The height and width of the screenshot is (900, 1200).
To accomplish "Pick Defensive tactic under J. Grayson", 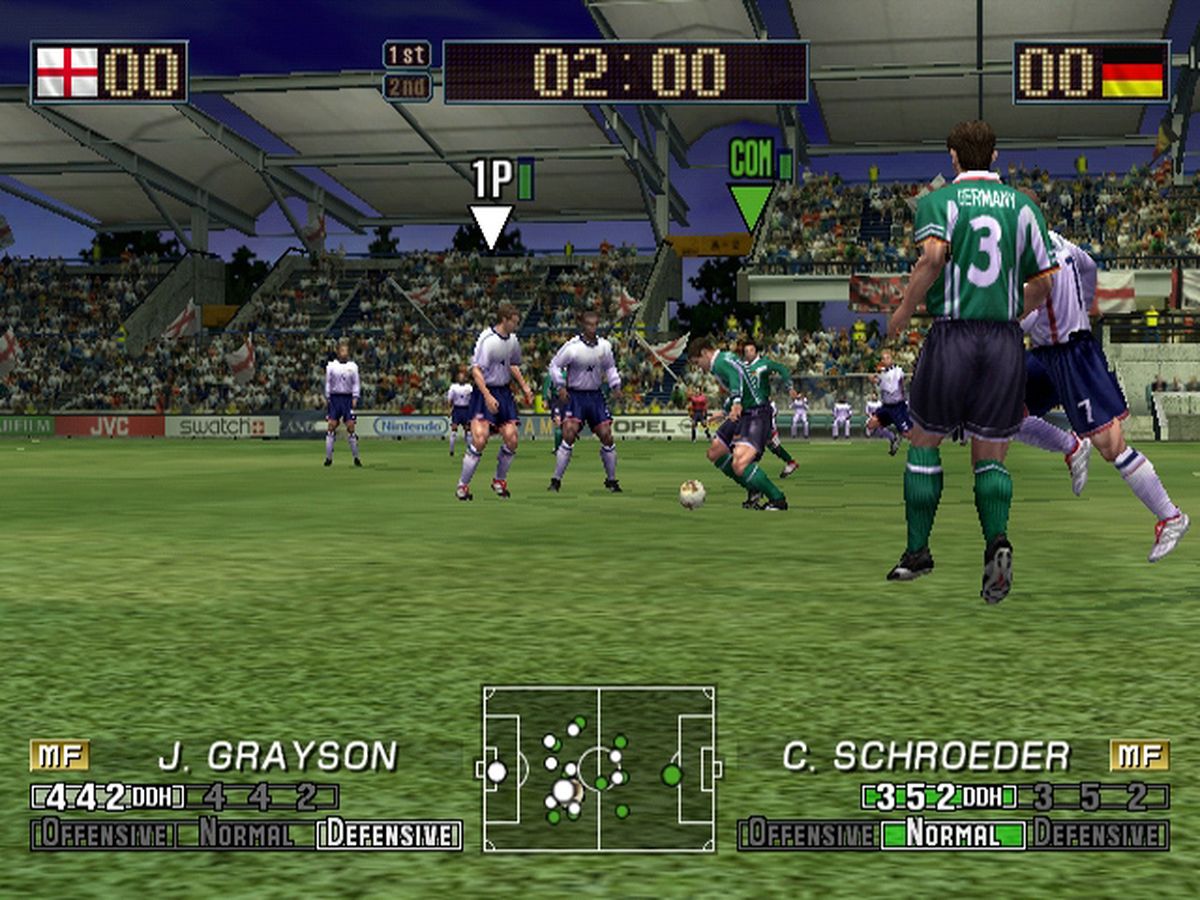I will coord(389,834).
